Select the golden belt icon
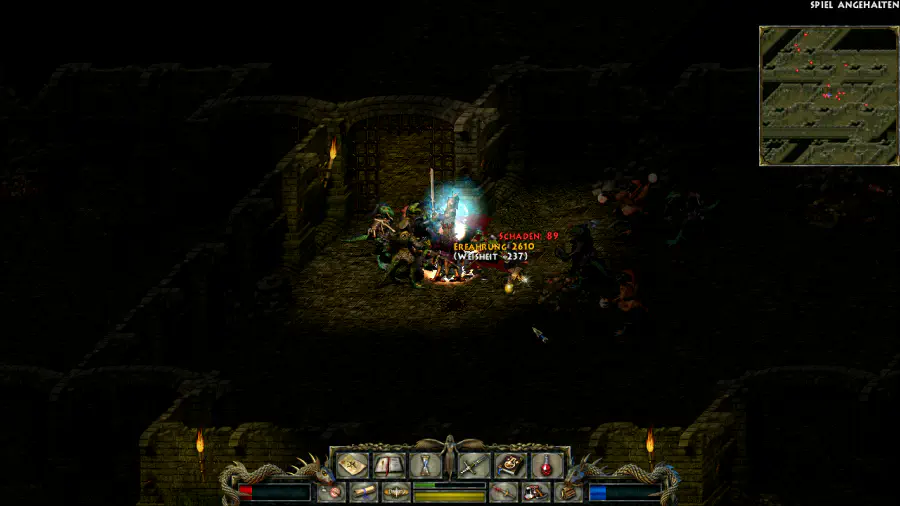The height and width of the screenshot is (506, 900). pyautogui.click(x=396, y=492)
